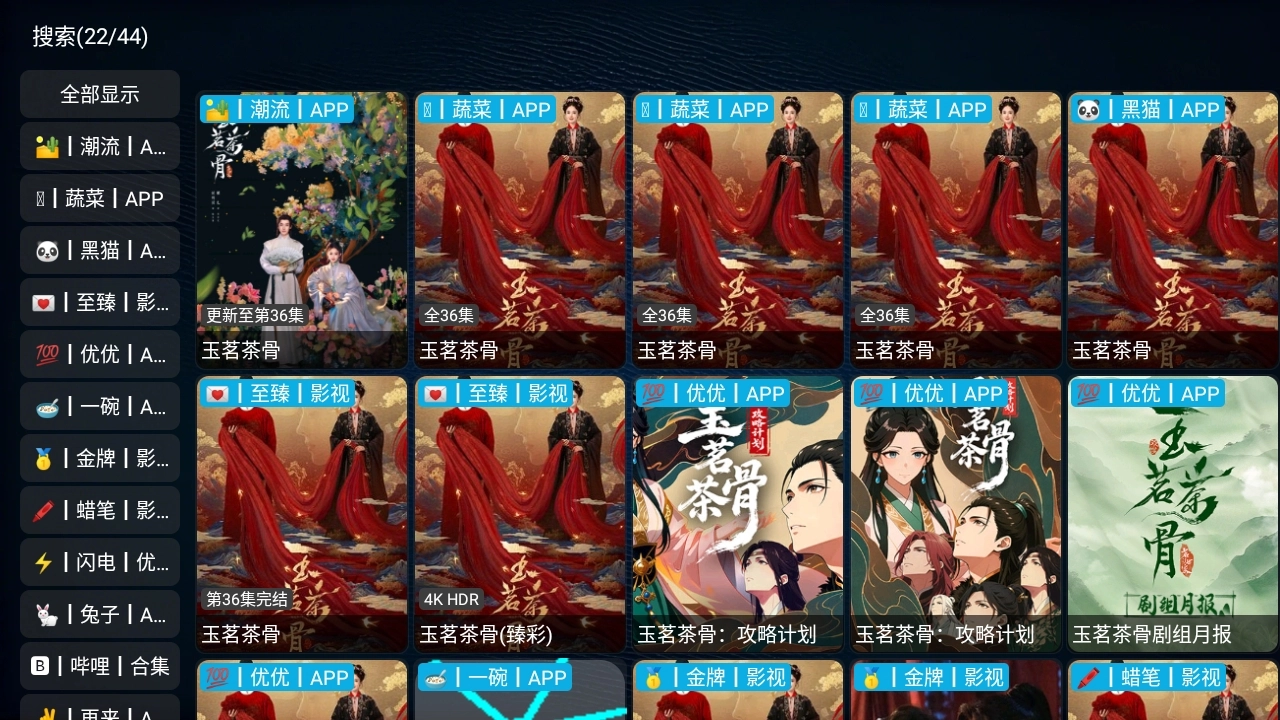This screenshot has height=720, width=1280.
Task: Select the 蔬菜 APP source filter
Action: 99,198
